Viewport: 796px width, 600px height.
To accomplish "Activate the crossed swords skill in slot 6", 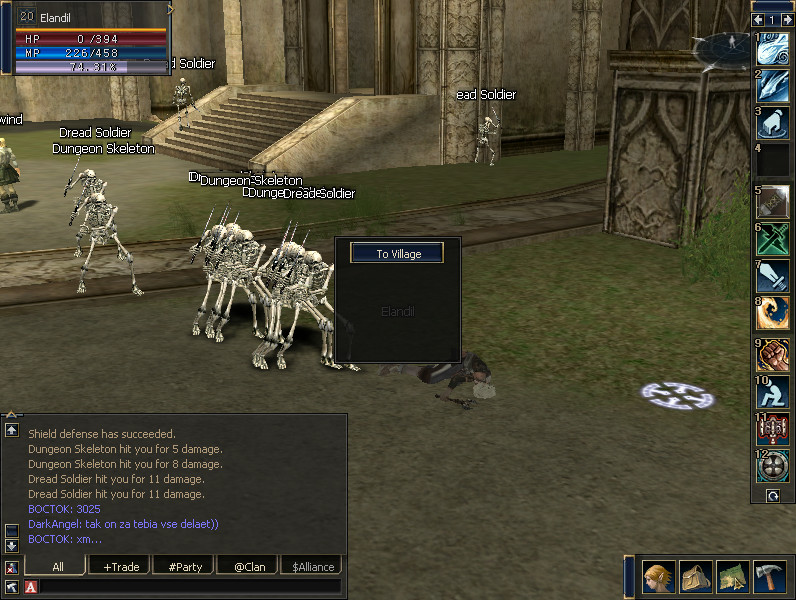I will click(x=773, y=239).
